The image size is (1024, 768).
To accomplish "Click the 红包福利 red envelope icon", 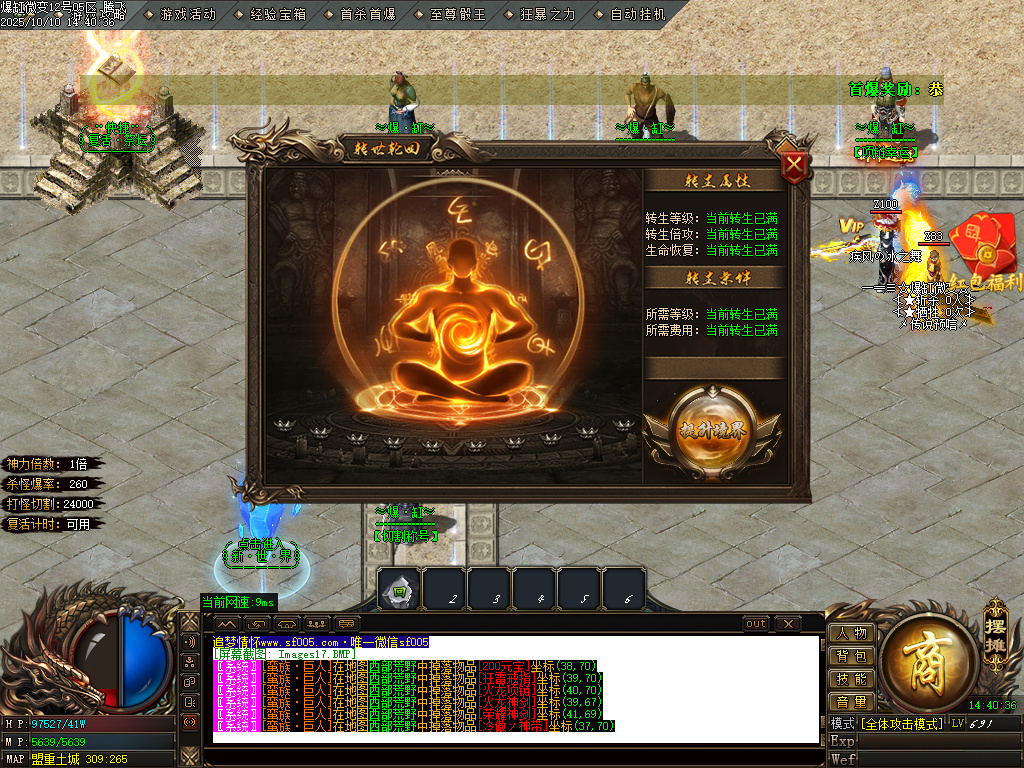I will pyautogui.click(x=981, y=245).
